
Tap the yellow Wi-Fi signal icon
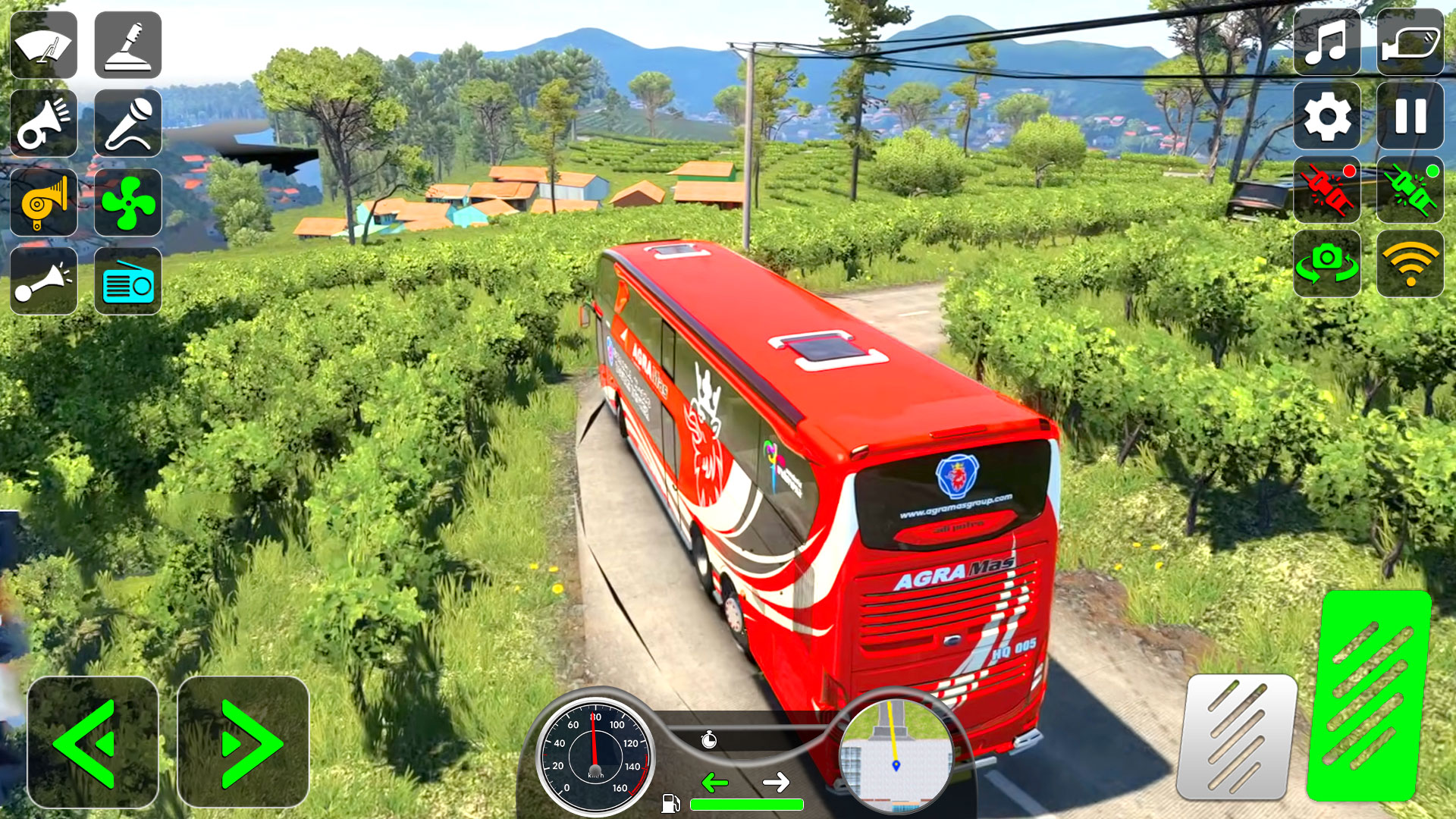pyautogui.click(x=1410, y=263)
